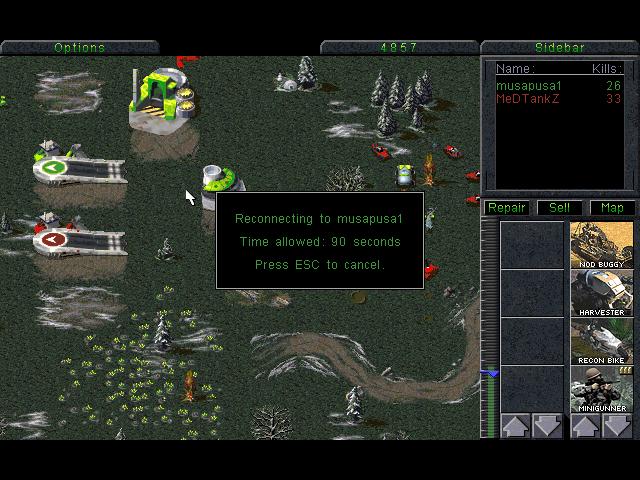Click the up arrow under the unit column
640x480 pixels.
coord(586,426)
